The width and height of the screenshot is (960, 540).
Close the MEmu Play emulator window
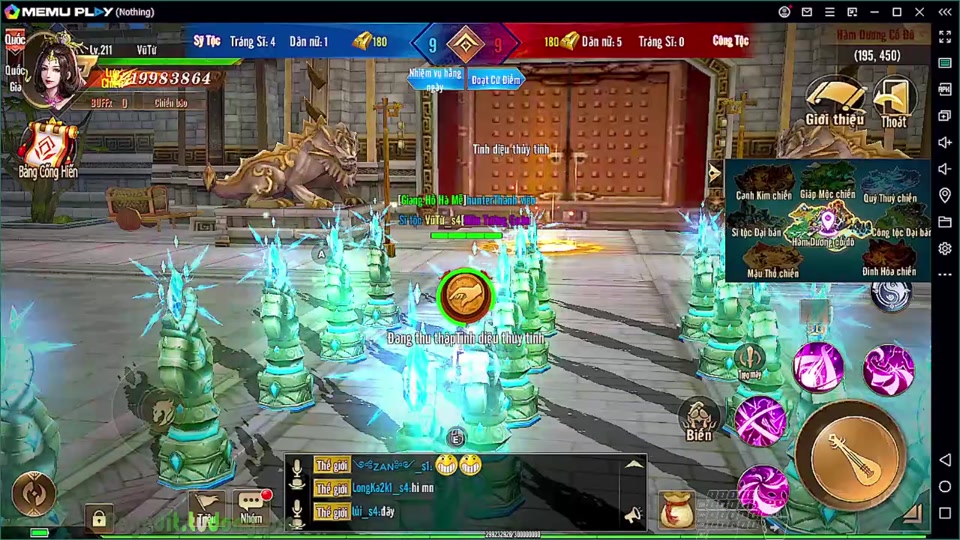[920, 11]
